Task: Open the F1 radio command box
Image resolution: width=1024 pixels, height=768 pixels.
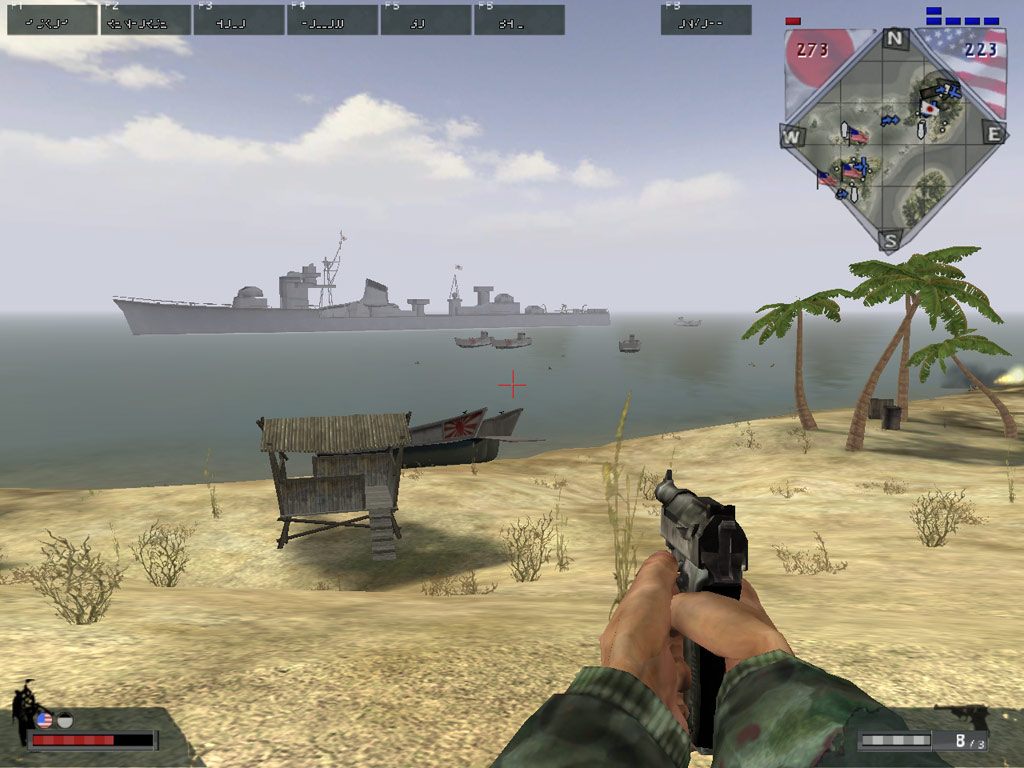Action: (x=52, y=20)
